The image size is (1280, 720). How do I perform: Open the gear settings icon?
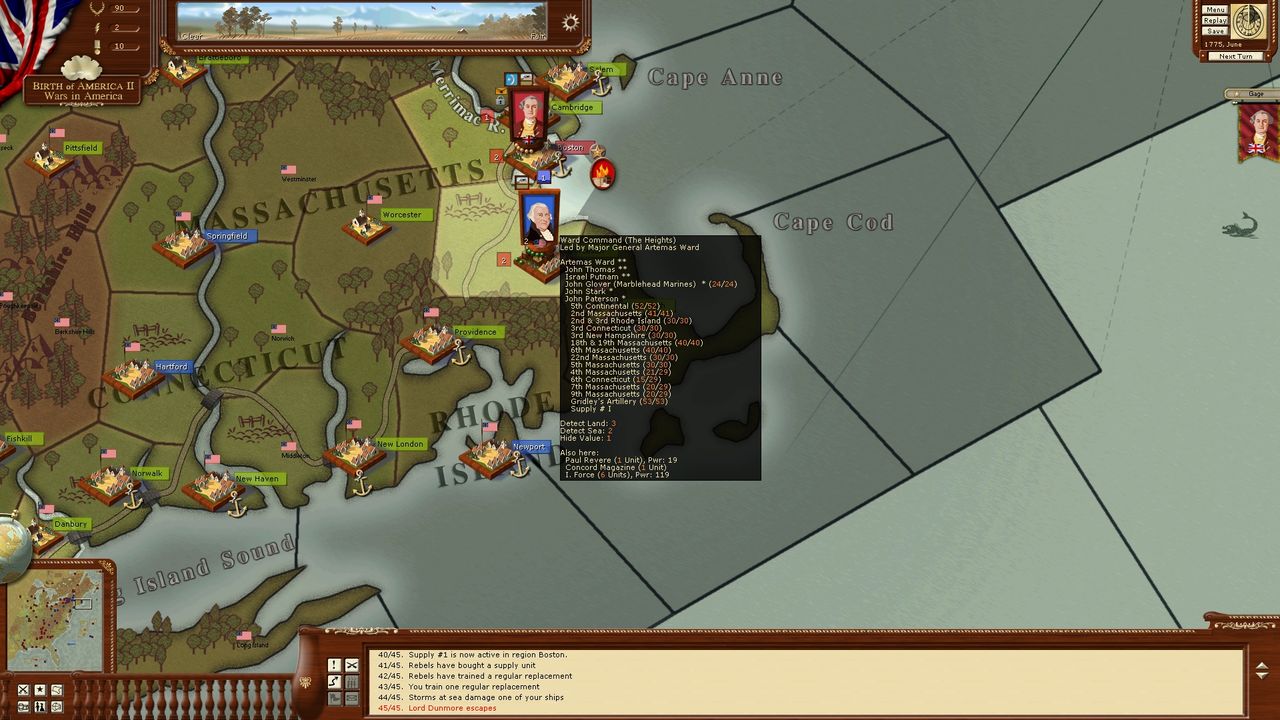pyautogui.click(x=570, y=23)
